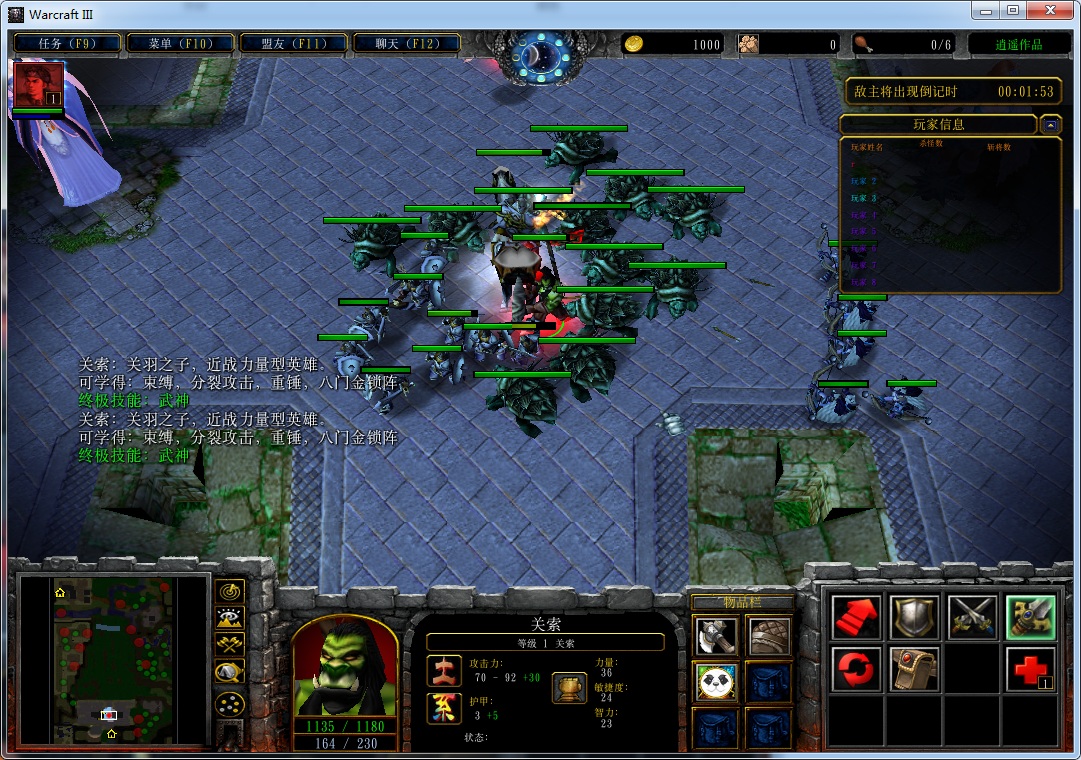Image resolution: width=1081 pixels, height=760 pixels.
Task: Use the panda item in inventory
Action: pos(716,682)
